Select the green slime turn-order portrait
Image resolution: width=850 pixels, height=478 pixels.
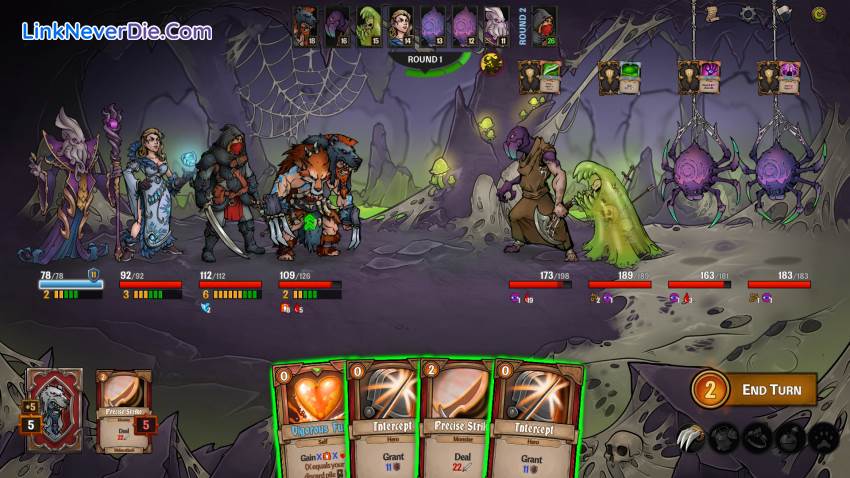369,24
